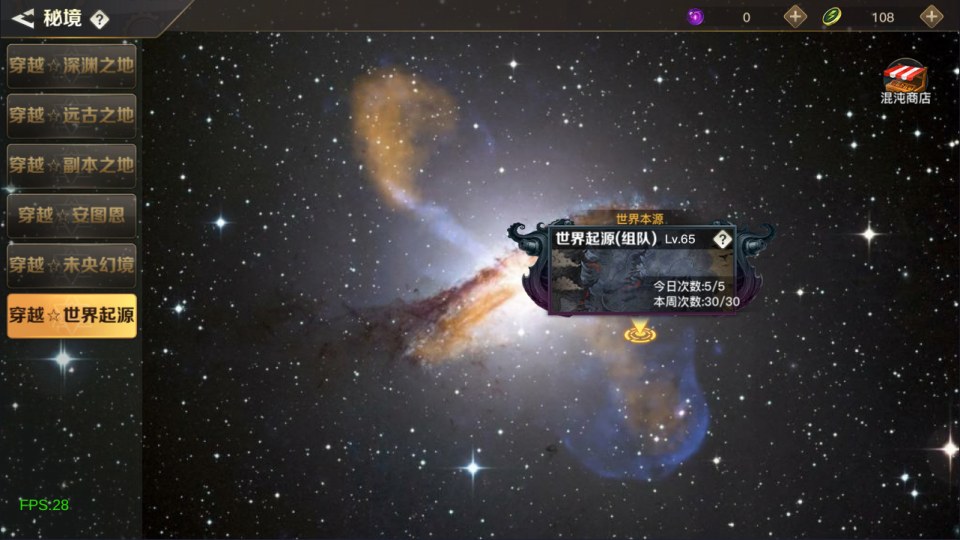Screen dimensions: 960x540
Task: Show info via 世界起源 card question mark
Action: tap(722, 239)
